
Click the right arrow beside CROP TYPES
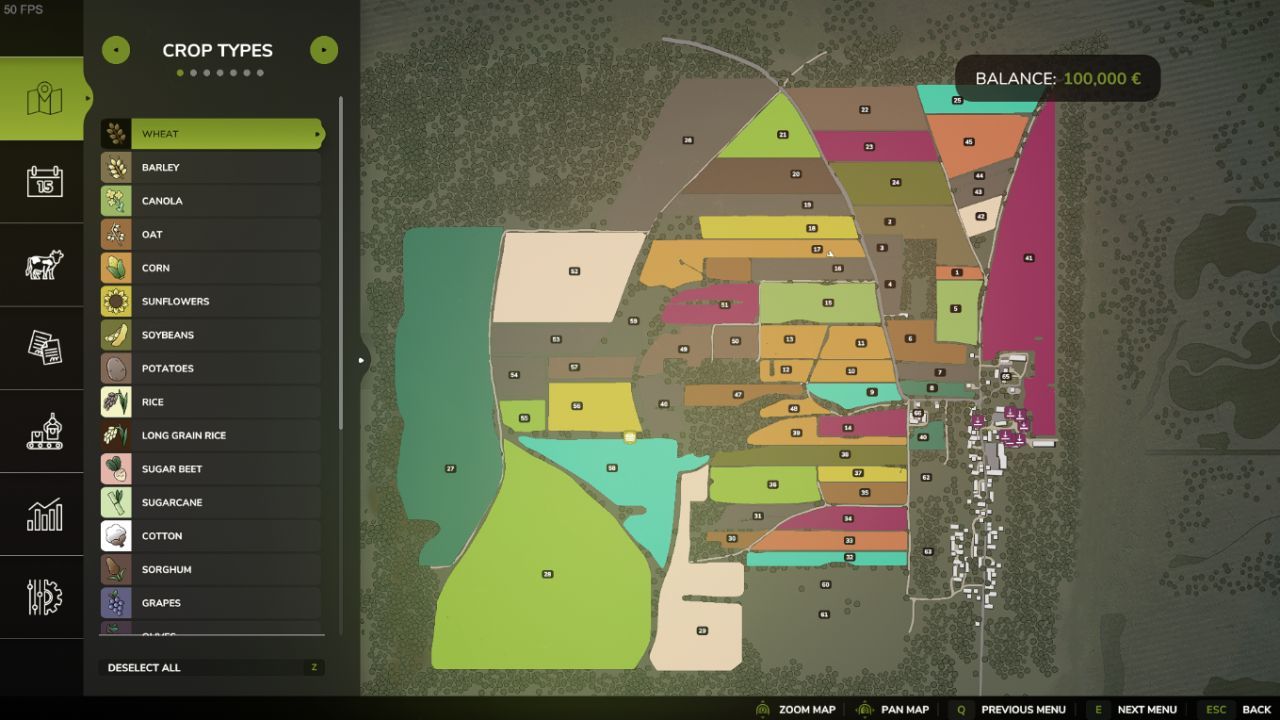point(323,49)
